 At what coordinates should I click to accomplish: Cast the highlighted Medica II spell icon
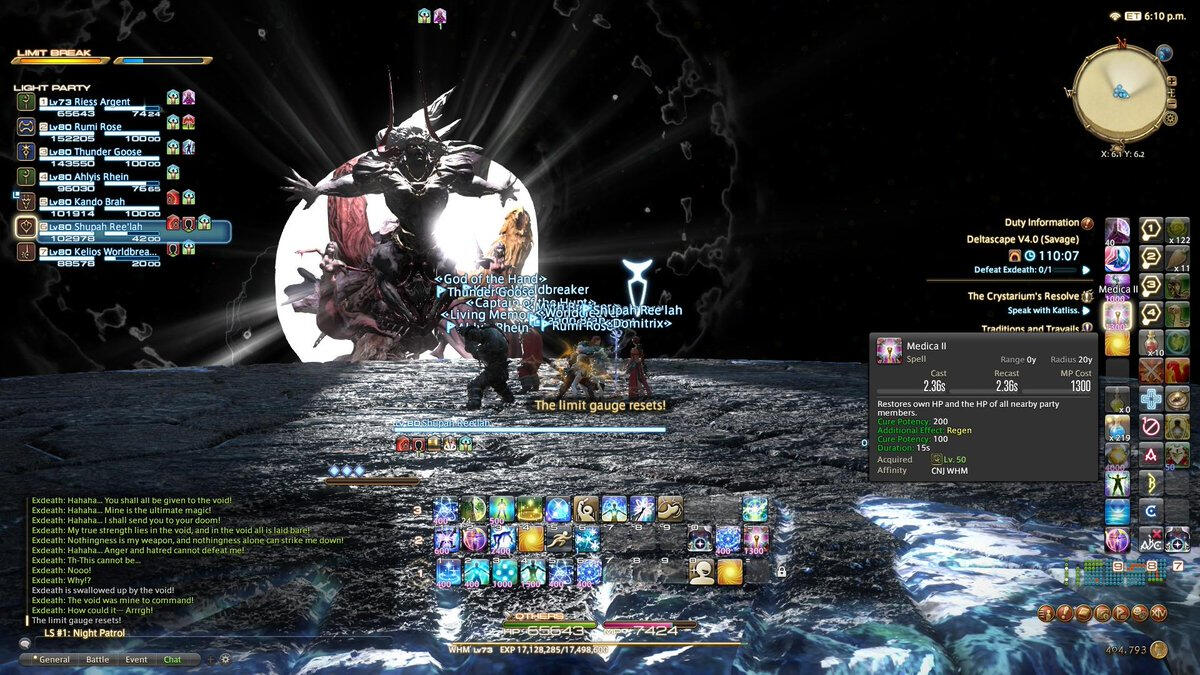pyautogui.click(x=1116, y=316)
